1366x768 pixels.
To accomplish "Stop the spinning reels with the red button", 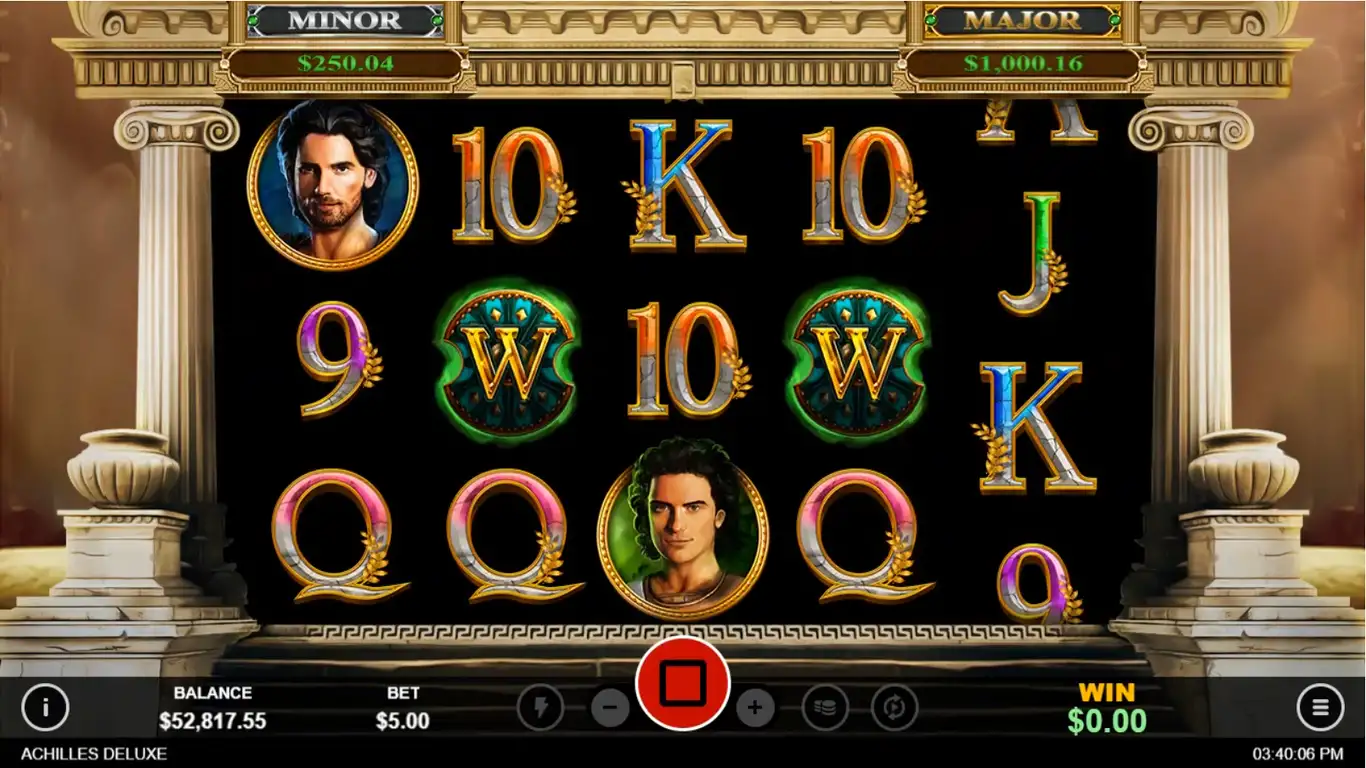I will tap(683, 684).
